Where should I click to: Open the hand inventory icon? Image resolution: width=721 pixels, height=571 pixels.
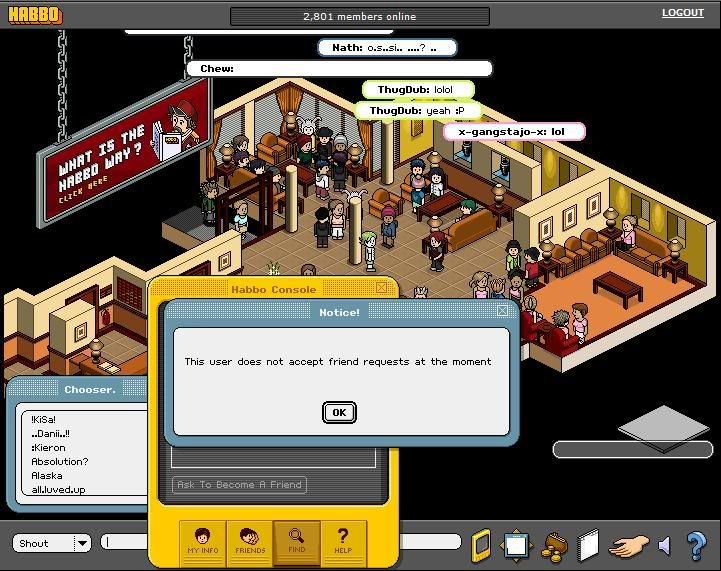pyautogui.click(x=629, y=546)
